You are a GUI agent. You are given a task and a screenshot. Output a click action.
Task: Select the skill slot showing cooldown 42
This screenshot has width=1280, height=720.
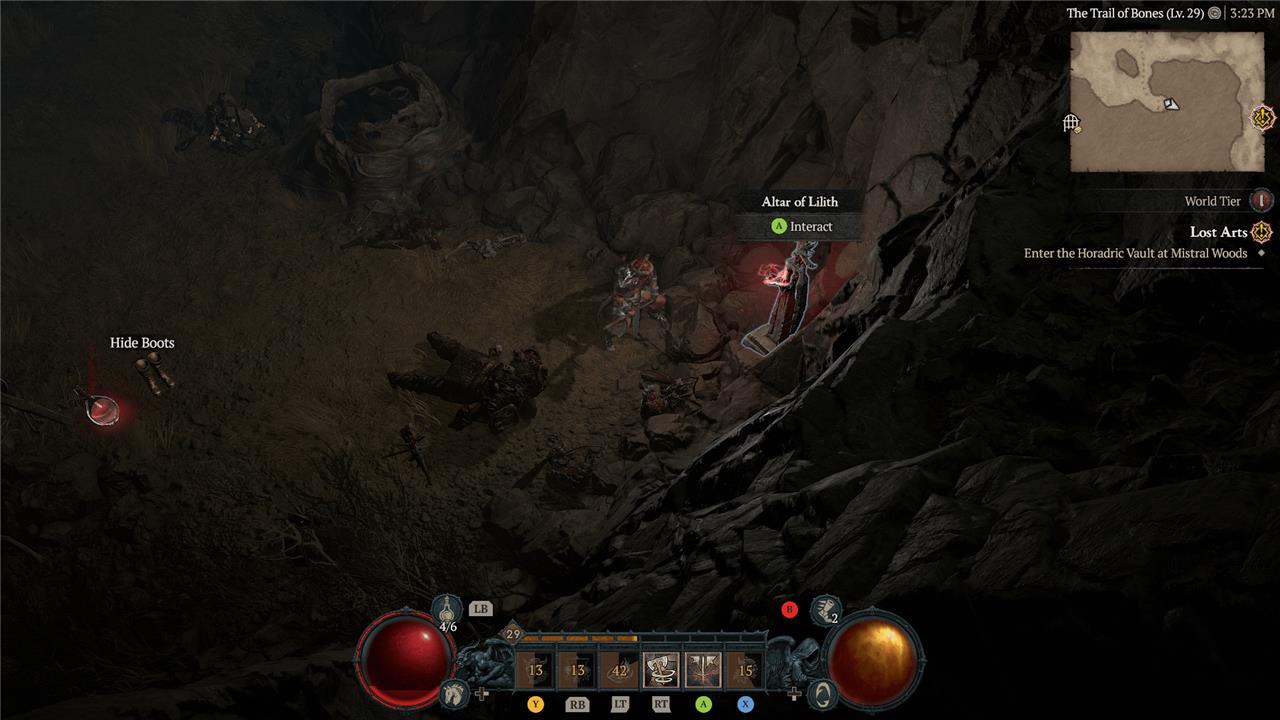click(618, 671)
